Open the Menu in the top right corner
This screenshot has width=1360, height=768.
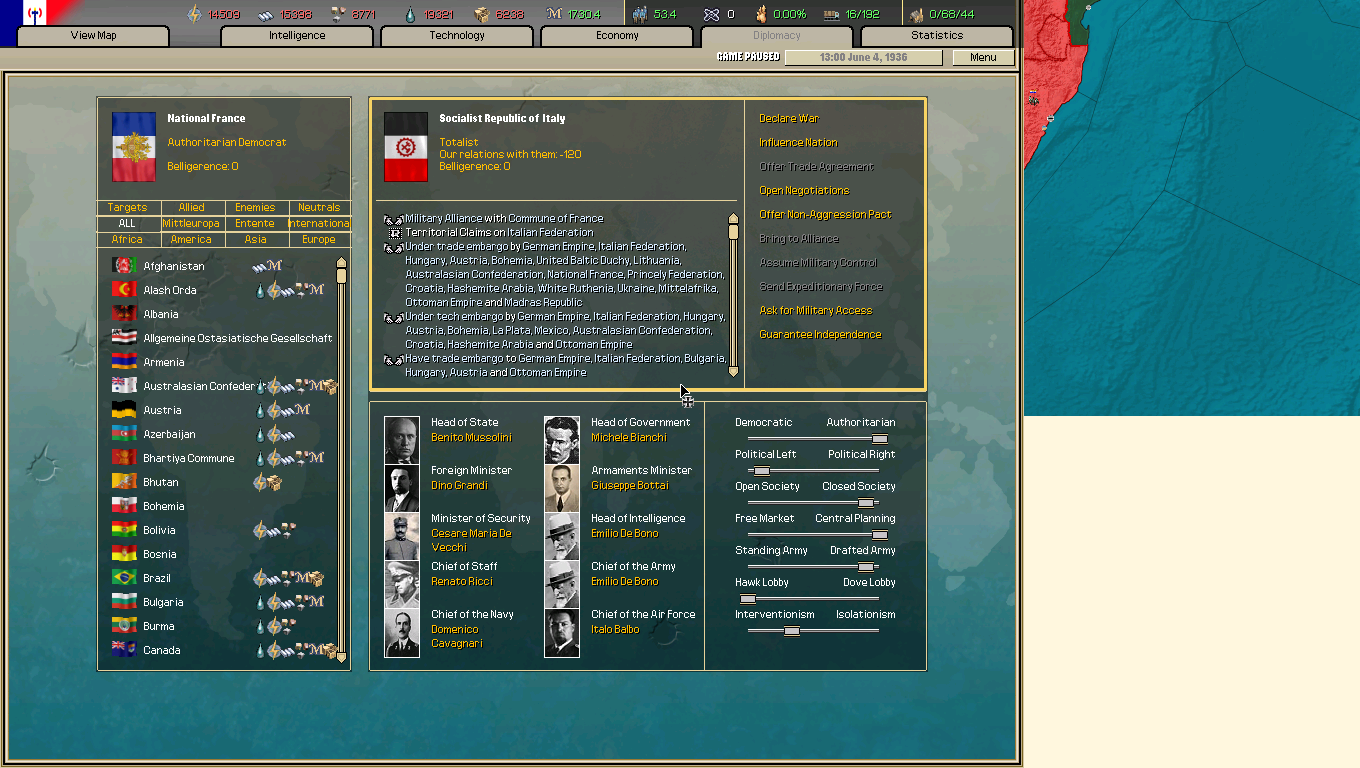point(983,57)
